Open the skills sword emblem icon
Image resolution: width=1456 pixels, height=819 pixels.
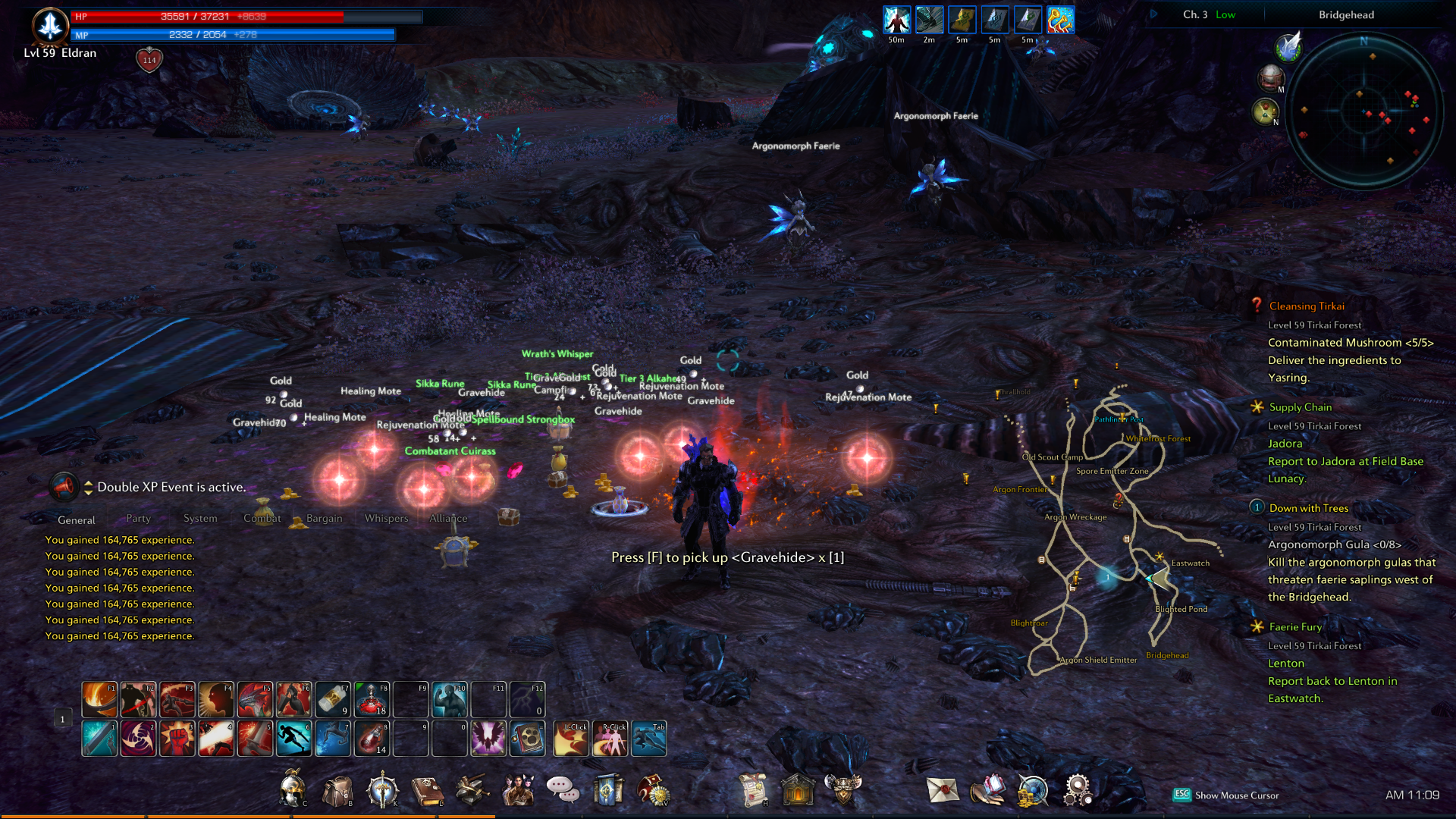382,790
